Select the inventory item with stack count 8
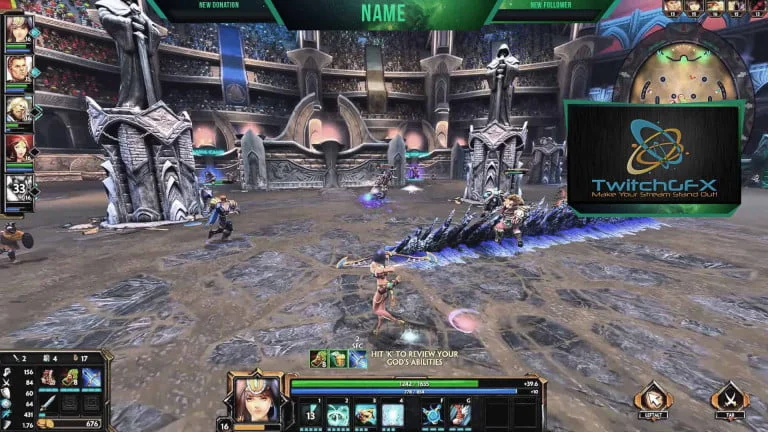The image size is (768, 432). (69, 378)
